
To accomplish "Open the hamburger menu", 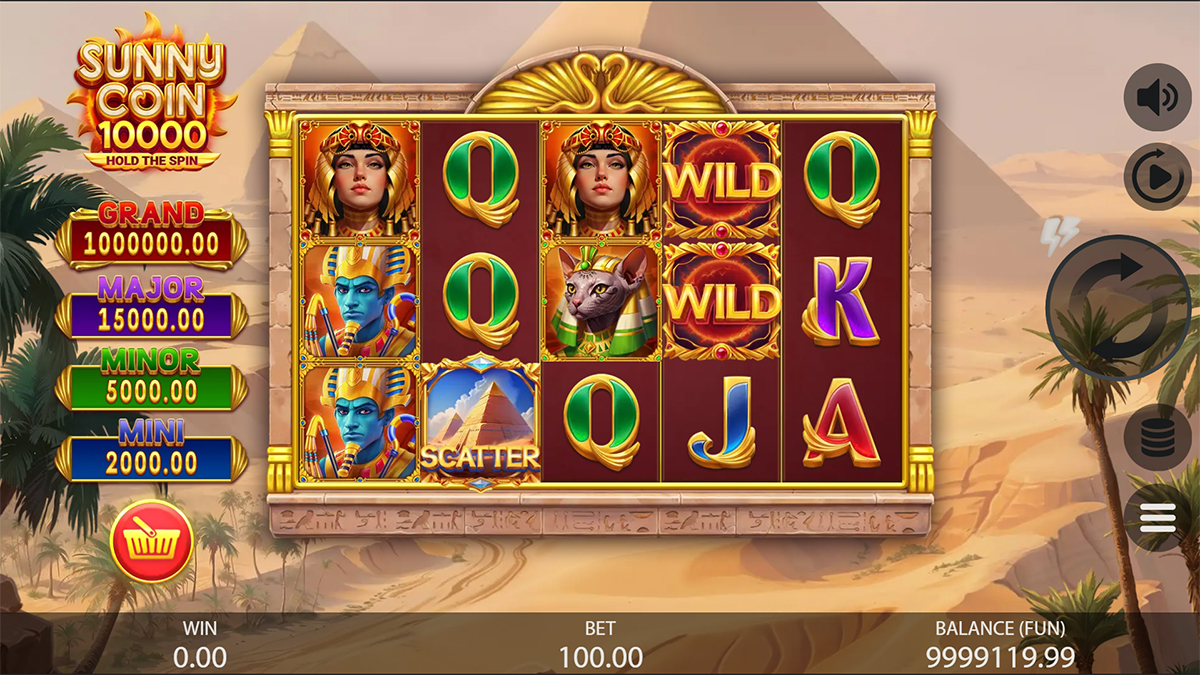I will [x=1157, y=517].
